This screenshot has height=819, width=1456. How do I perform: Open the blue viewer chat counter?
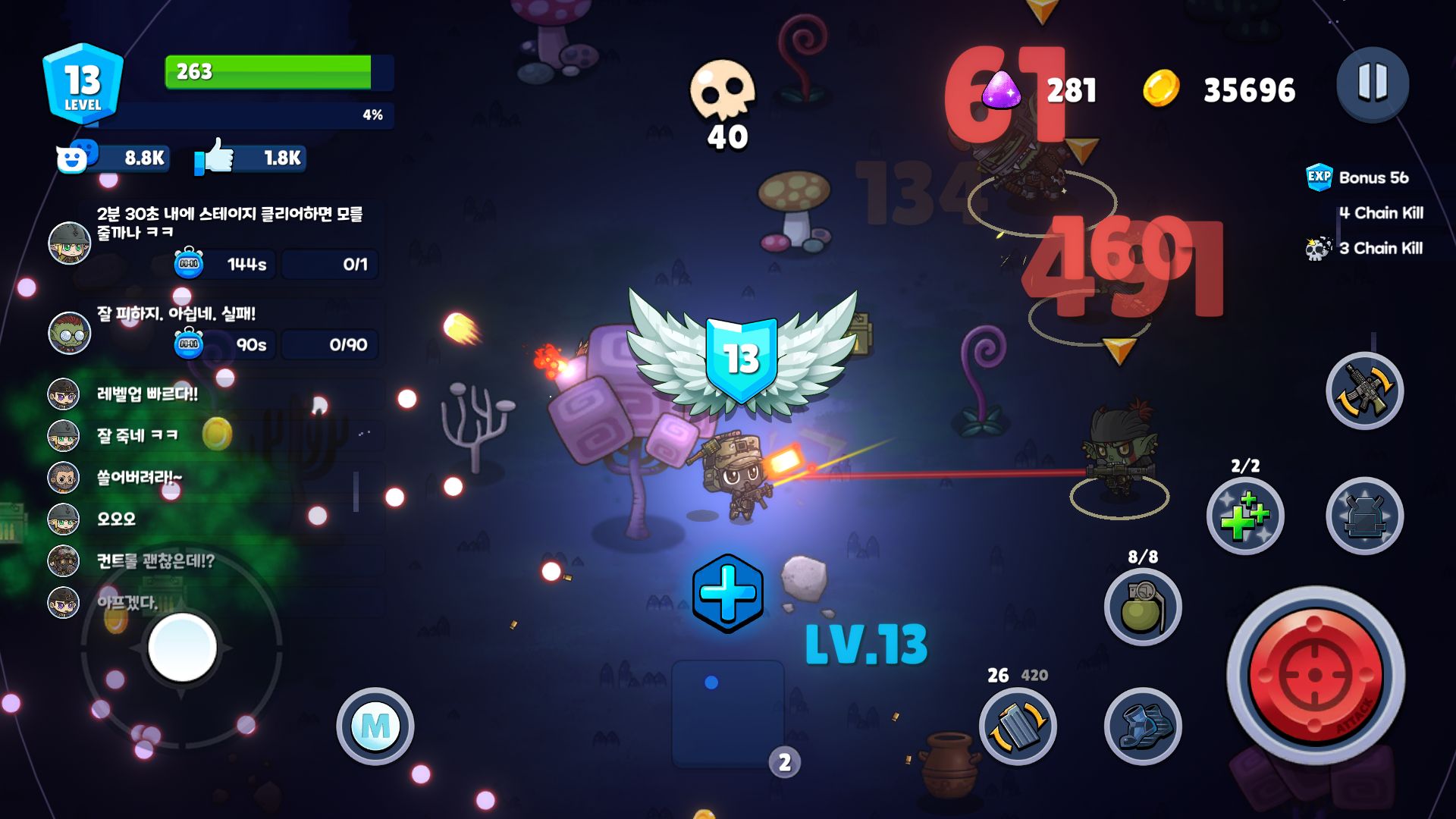pyautogui.click(x=112, y=158)
